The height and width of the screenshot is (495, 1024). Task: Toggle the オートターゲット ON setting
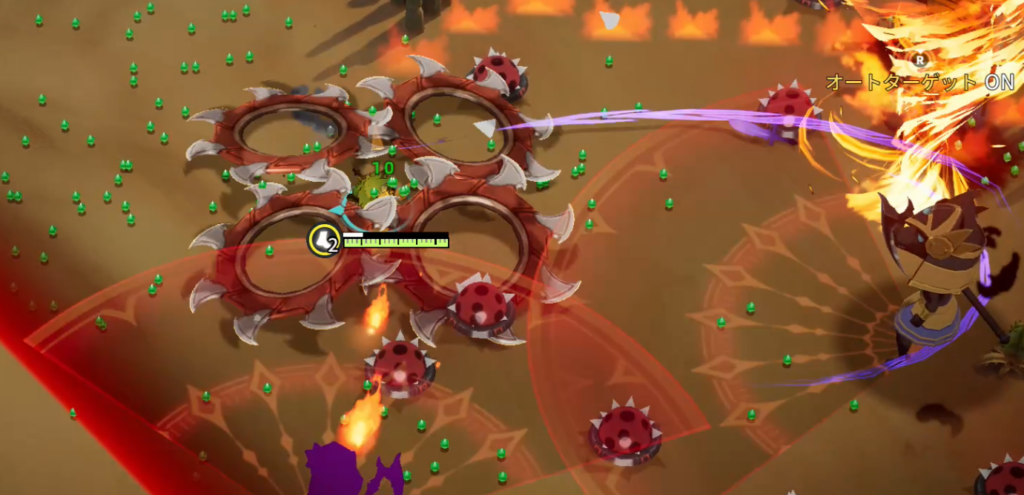920,81
